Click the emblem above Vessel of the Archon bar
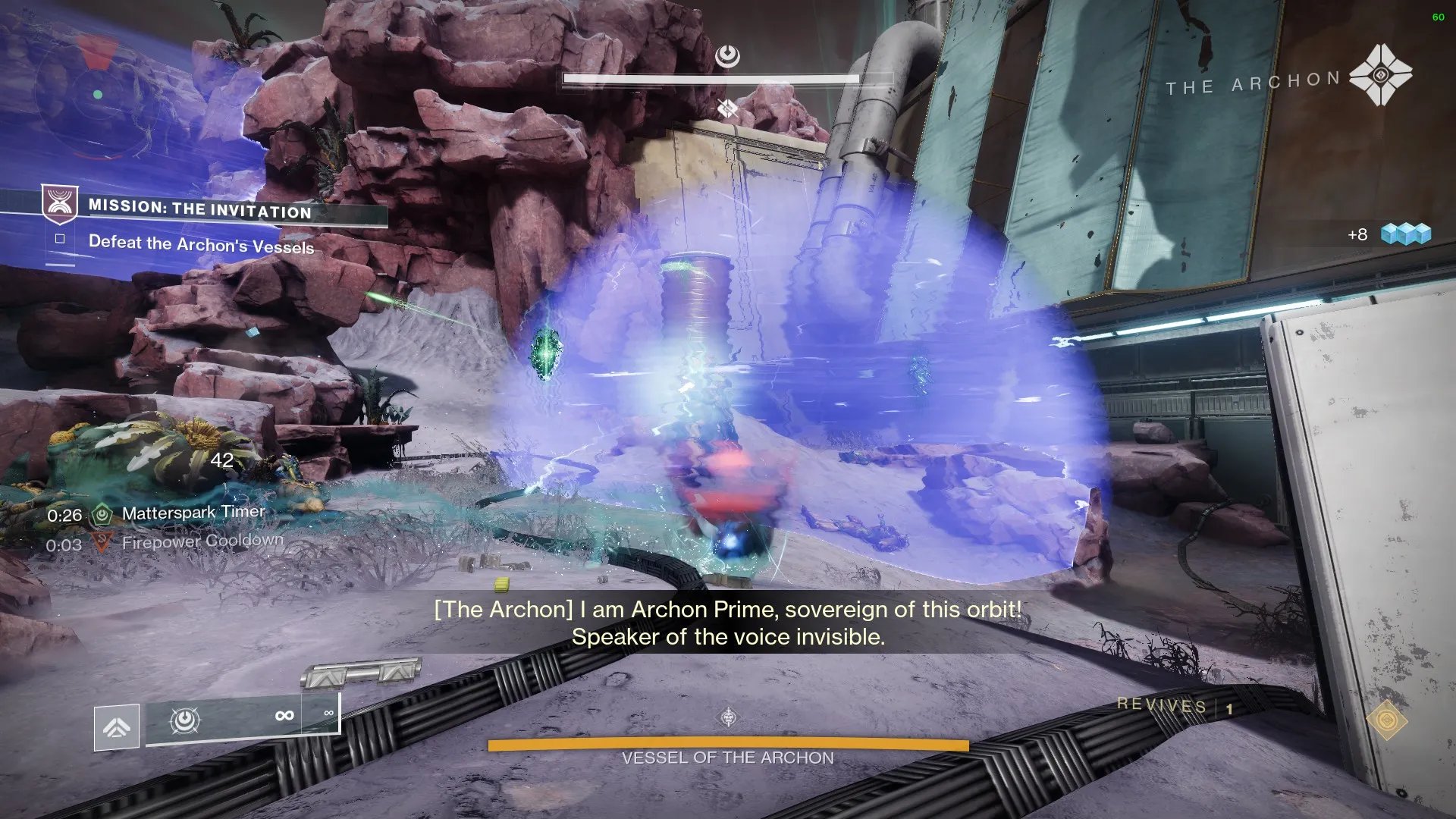1456x819 pixels. 728,717
